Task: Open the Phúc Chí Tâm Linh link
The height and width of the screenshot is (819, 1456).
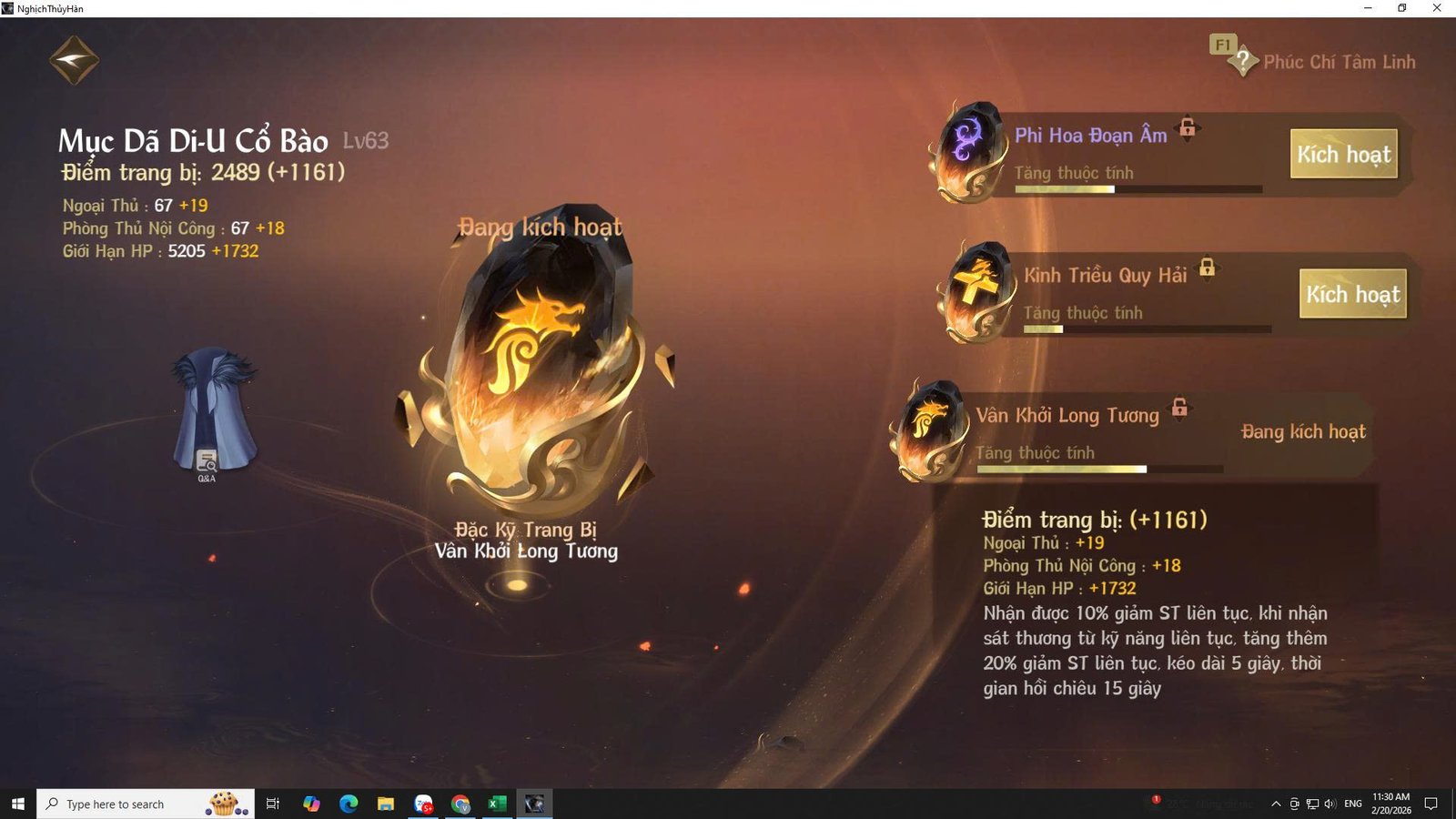Action: 1339,62
